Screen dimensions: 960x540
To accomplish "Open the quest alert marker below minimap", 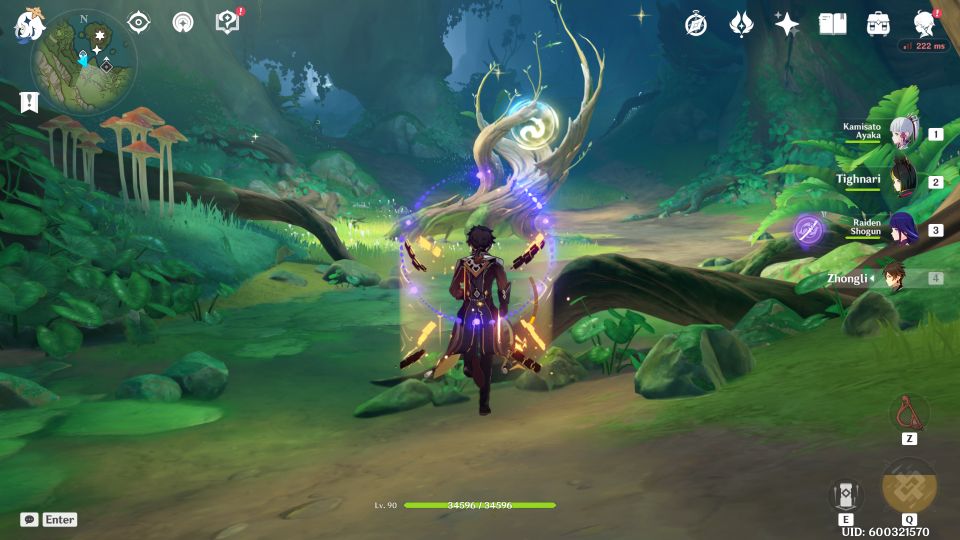I will 28,102.
